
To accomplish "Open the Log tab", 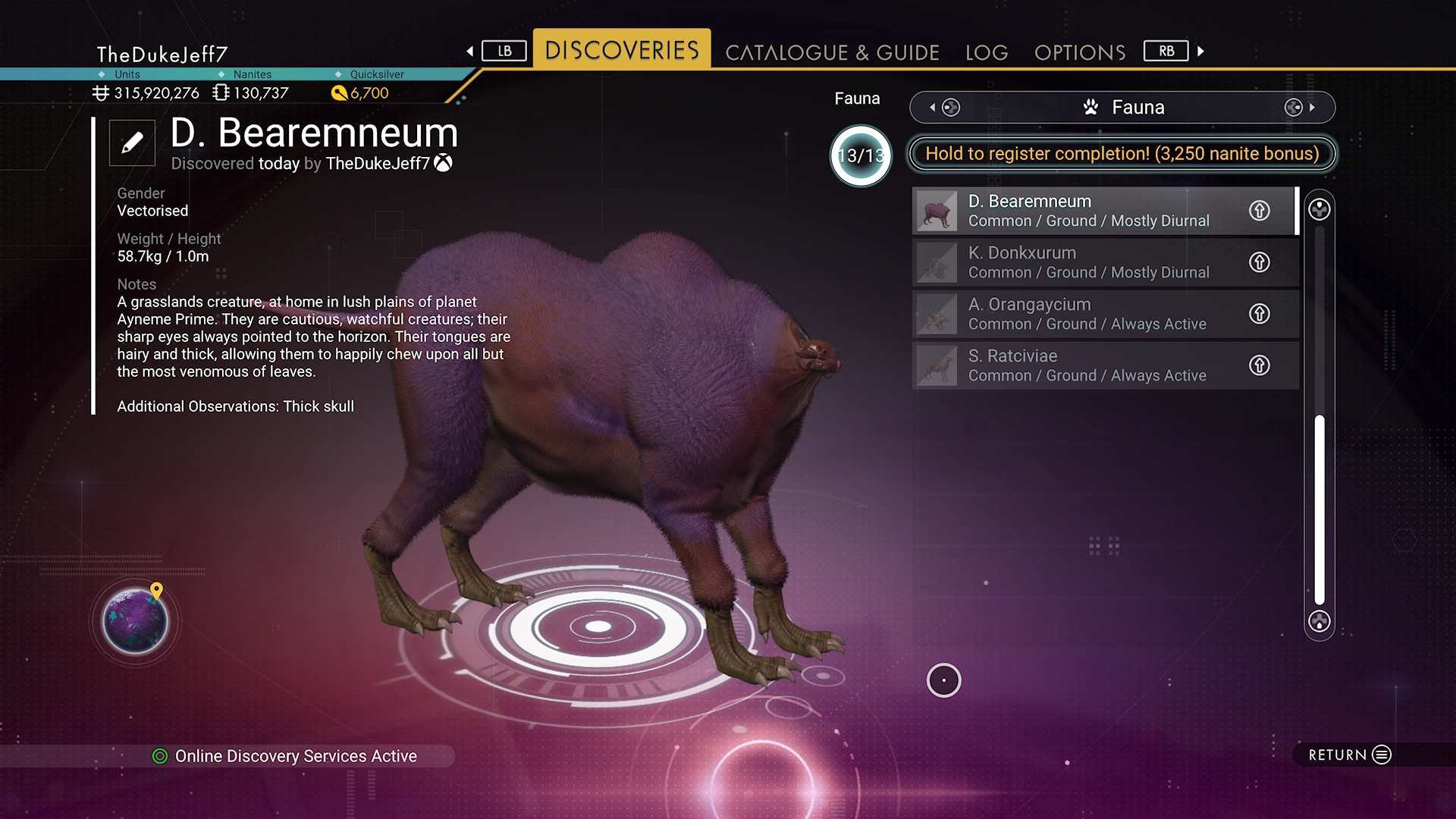I will tap(987, 52).
